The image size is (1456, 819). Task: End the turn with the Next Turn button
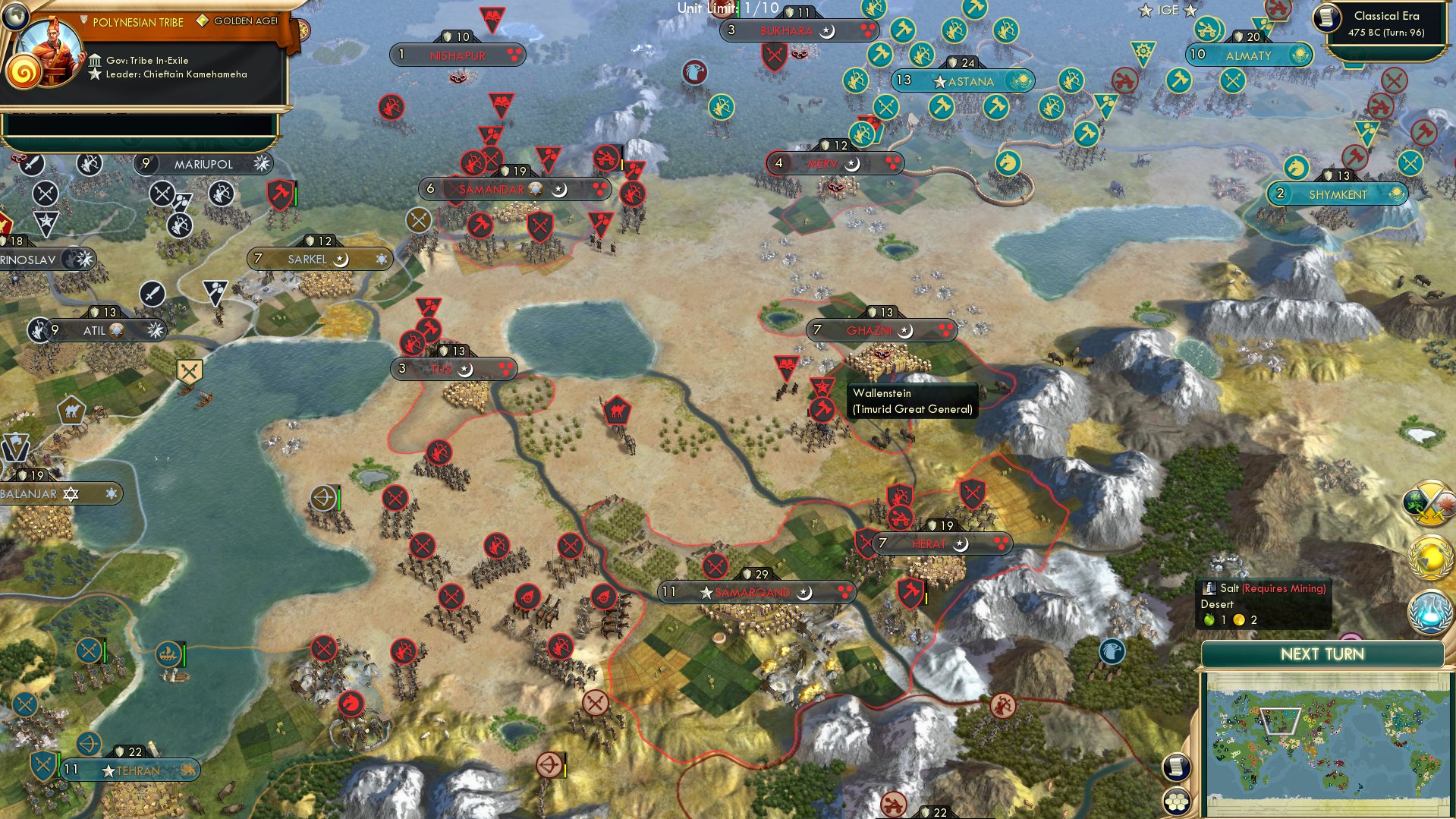(1322, 654)
